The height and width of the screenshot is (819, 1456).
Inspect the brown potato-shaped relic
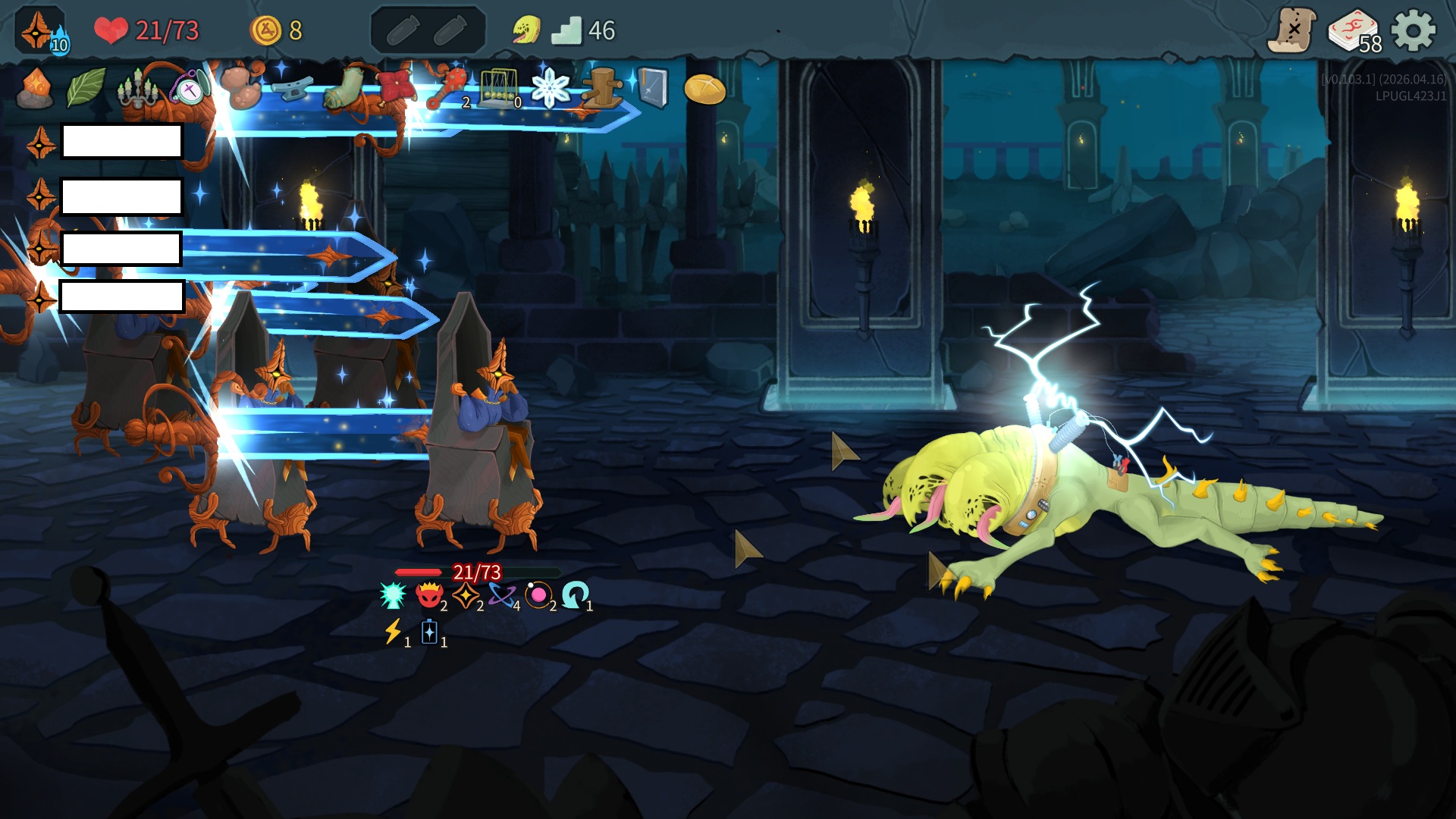click(241, 87)
